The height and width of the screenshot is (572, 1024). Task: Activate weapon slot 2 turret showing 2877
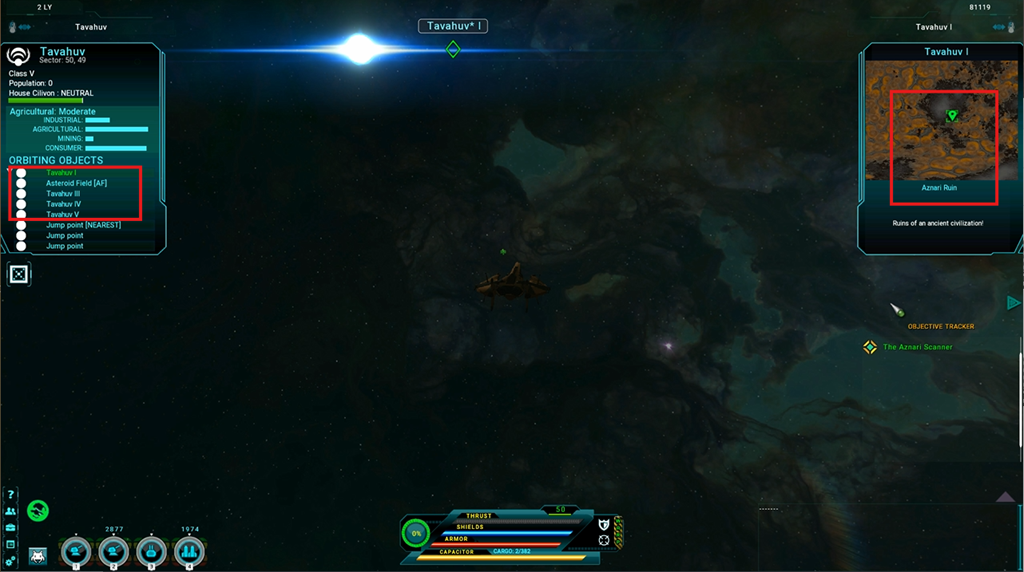coord(113,551)
